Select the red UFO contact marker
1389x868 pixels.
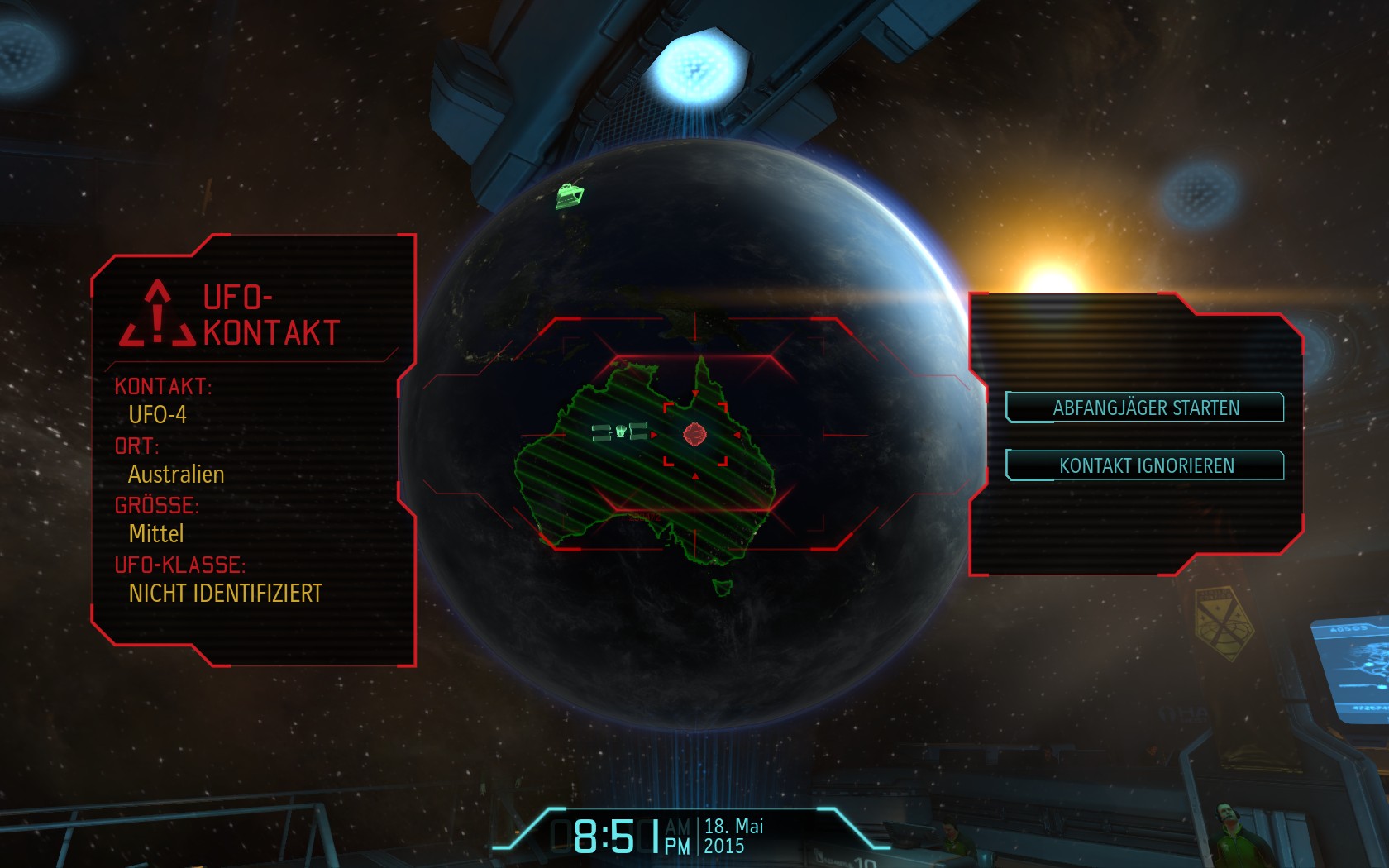click(694, 434)
